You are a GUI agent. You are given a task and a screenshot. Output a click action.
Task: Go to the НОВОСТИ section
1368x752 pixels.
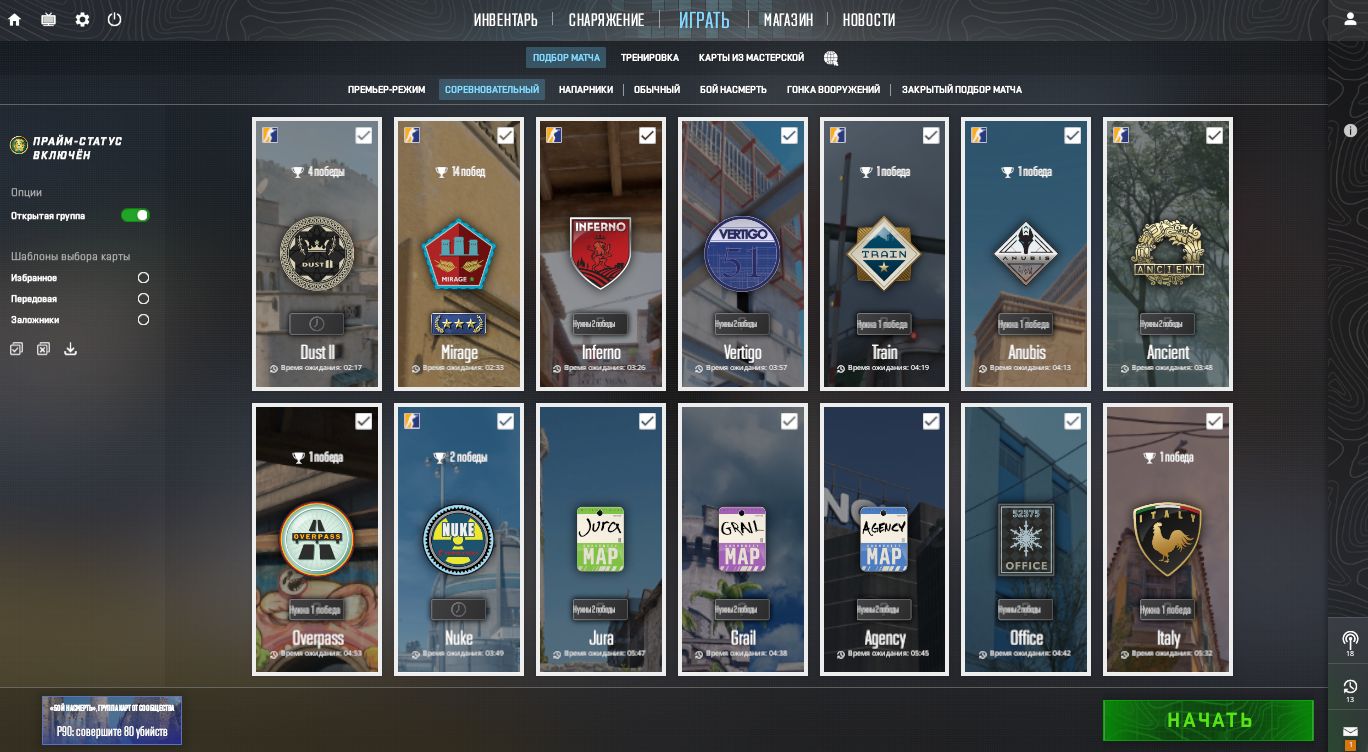pos(868,20)
